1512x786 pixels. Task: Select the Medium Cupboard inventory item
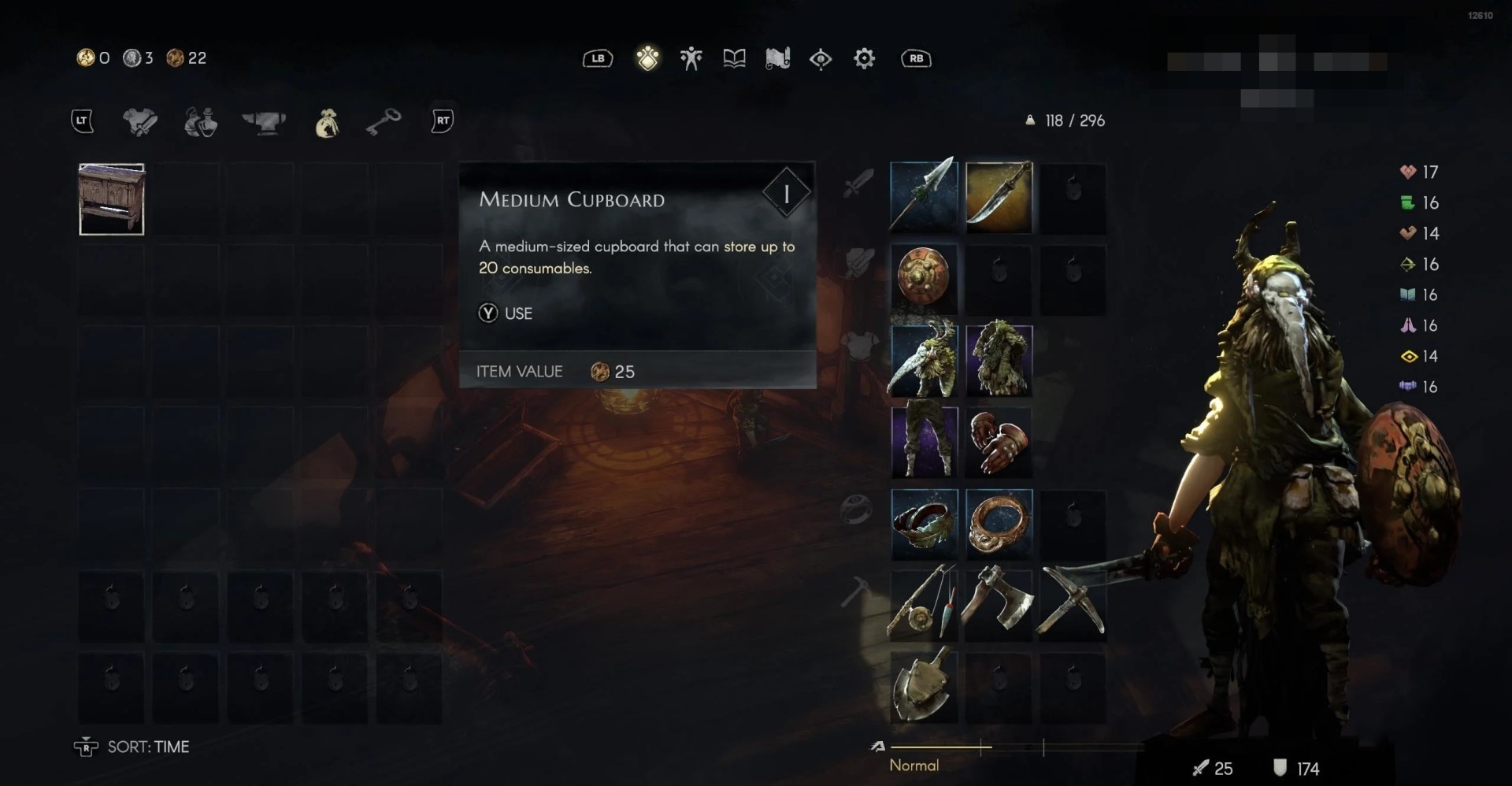111,199
